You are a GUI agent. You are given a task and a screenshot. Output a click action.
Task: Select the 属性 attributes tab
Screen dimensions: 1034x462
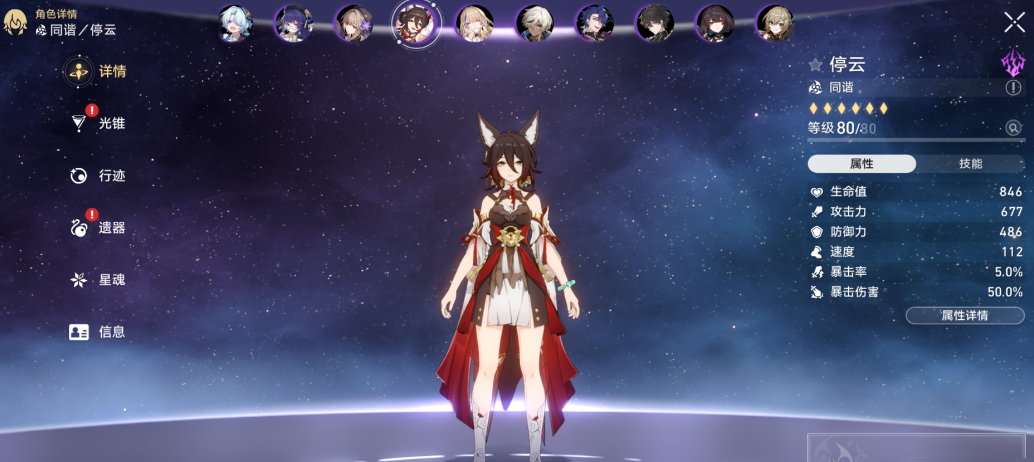tap(861, 164)
